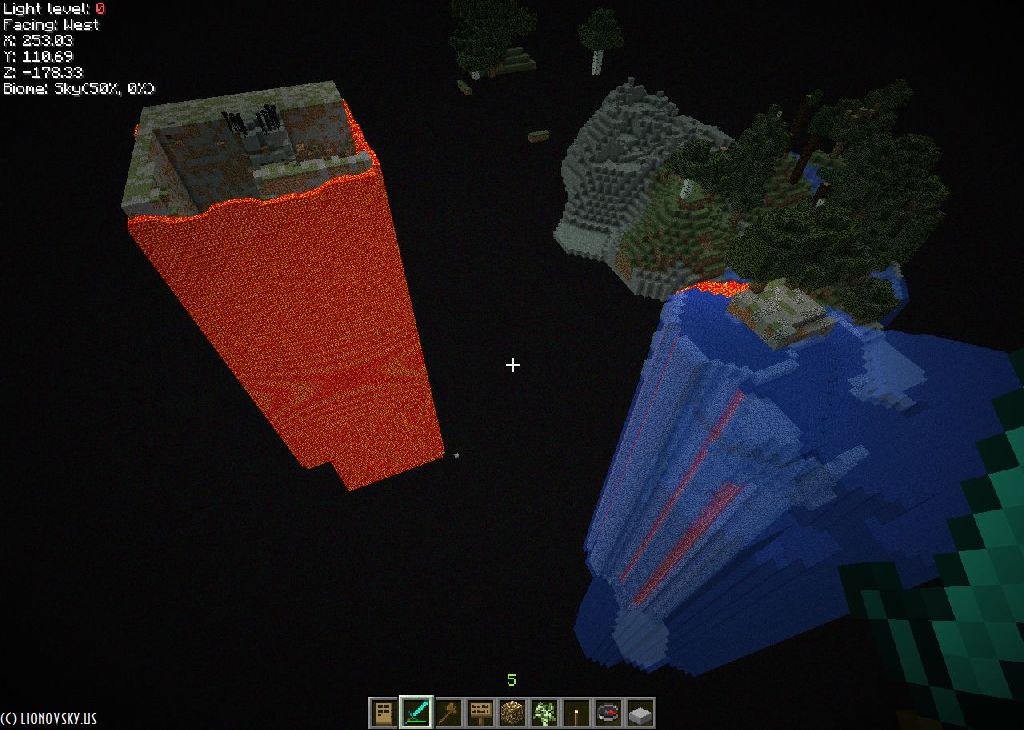Select the compass hotbar slot

[x=608, y=713]
